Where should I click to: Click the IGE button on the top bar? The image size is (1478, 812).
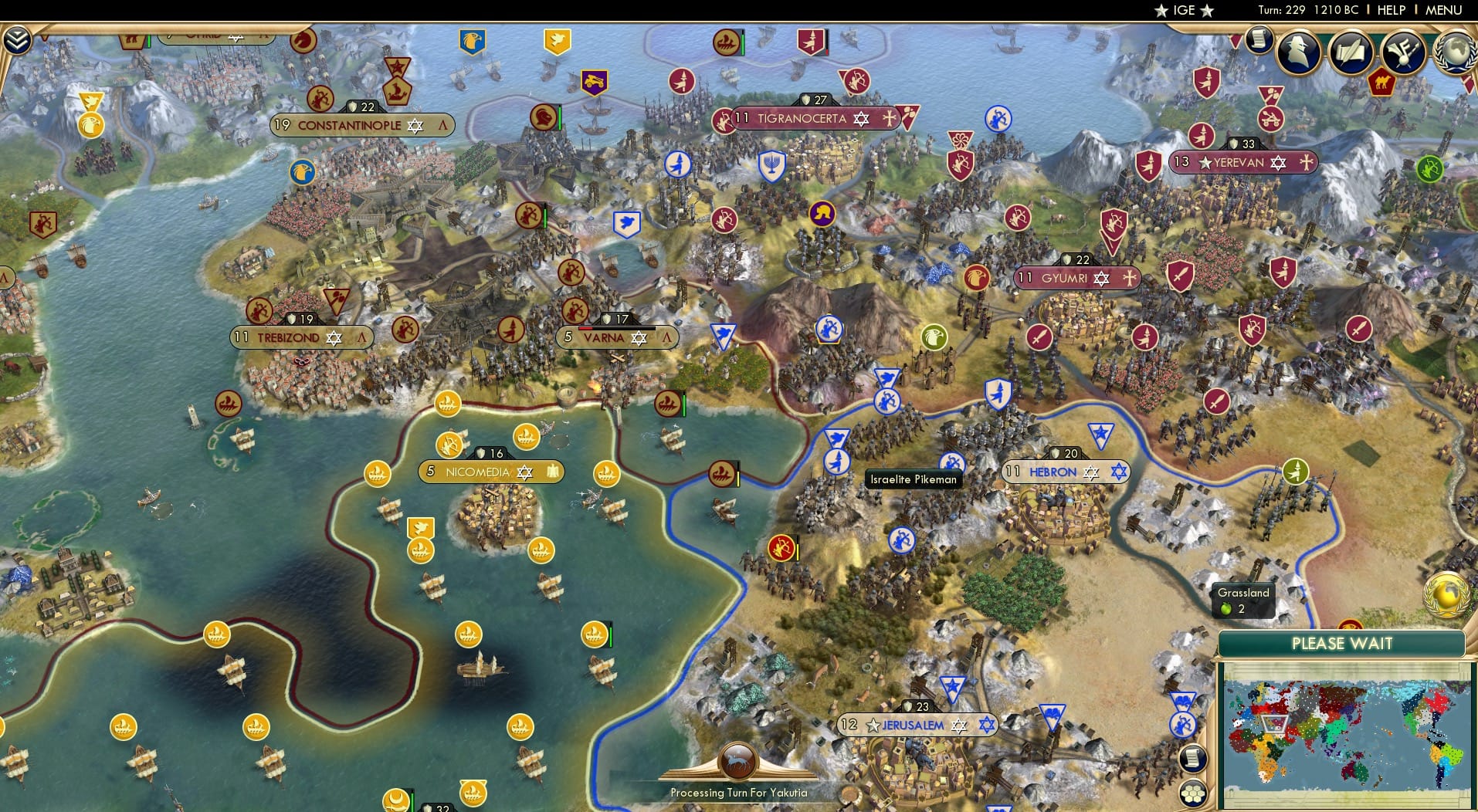(x=1183, y=11)
